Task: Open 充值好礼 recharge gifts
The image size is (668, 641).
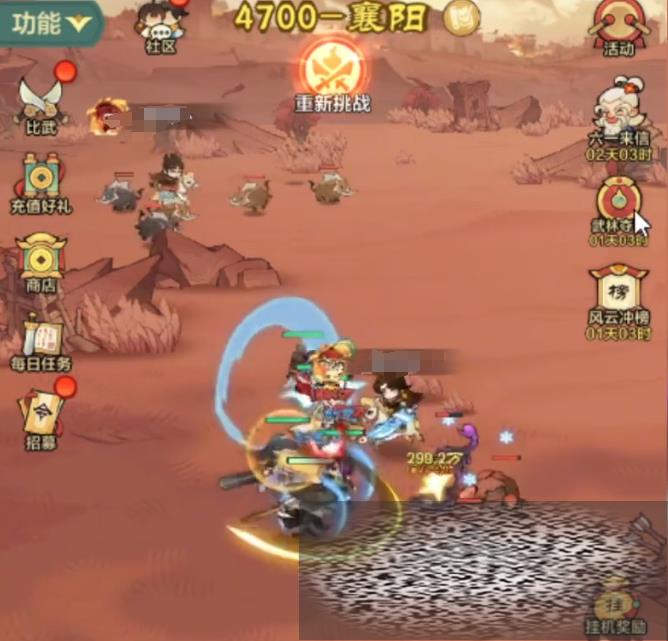Action: click(41, 183)
